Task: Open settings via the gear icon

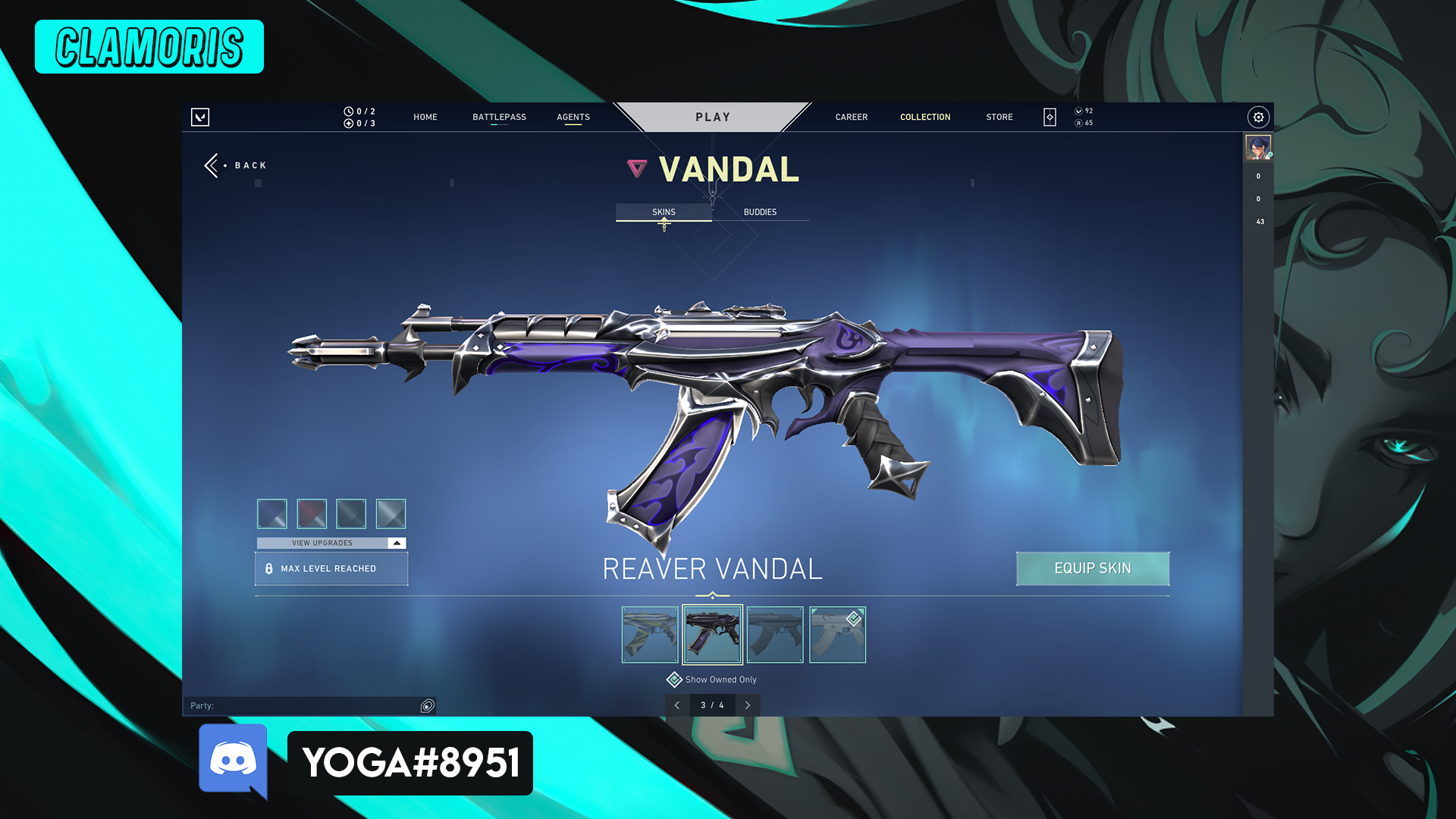Action: point(1258,117)
